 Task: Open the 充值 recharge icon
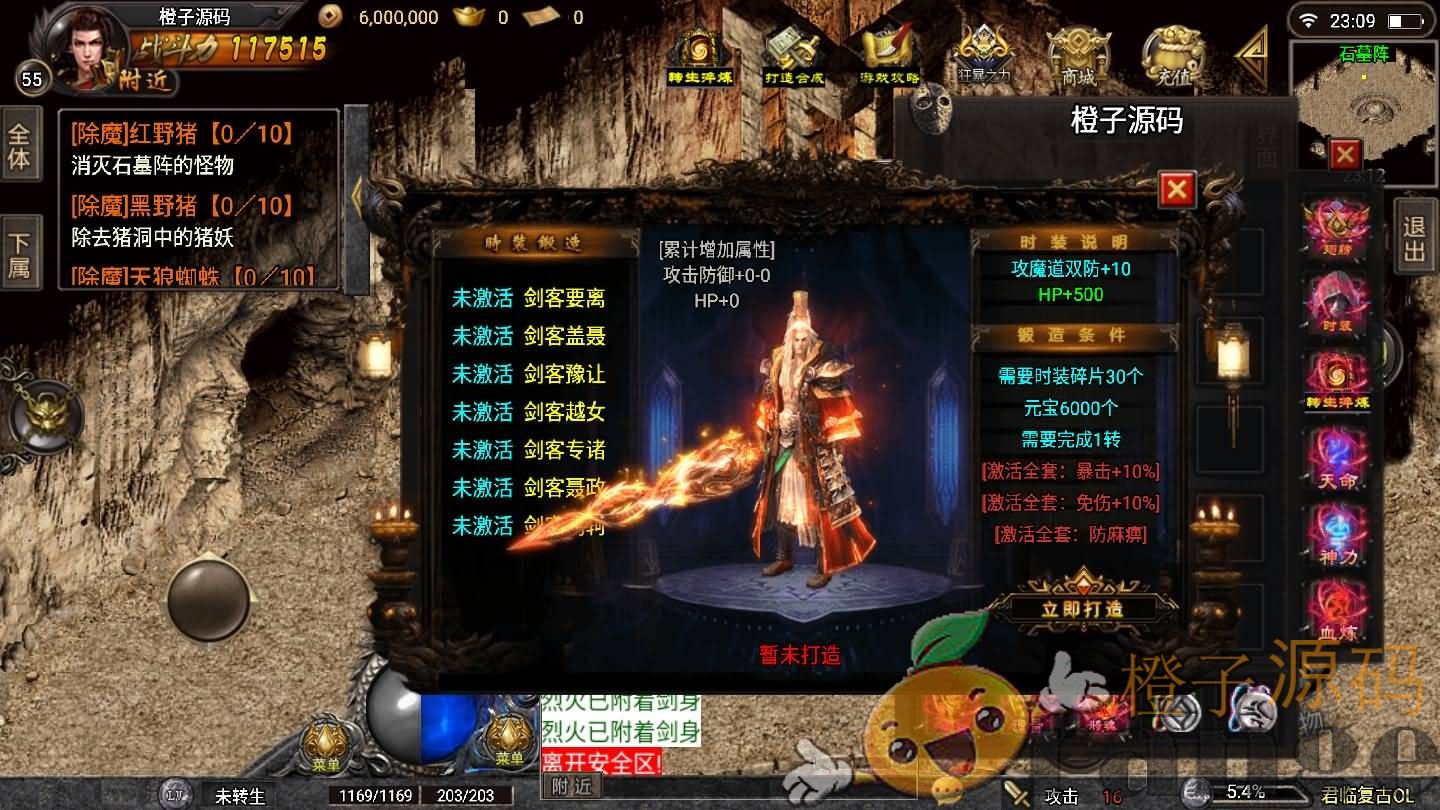[1172, 55]
